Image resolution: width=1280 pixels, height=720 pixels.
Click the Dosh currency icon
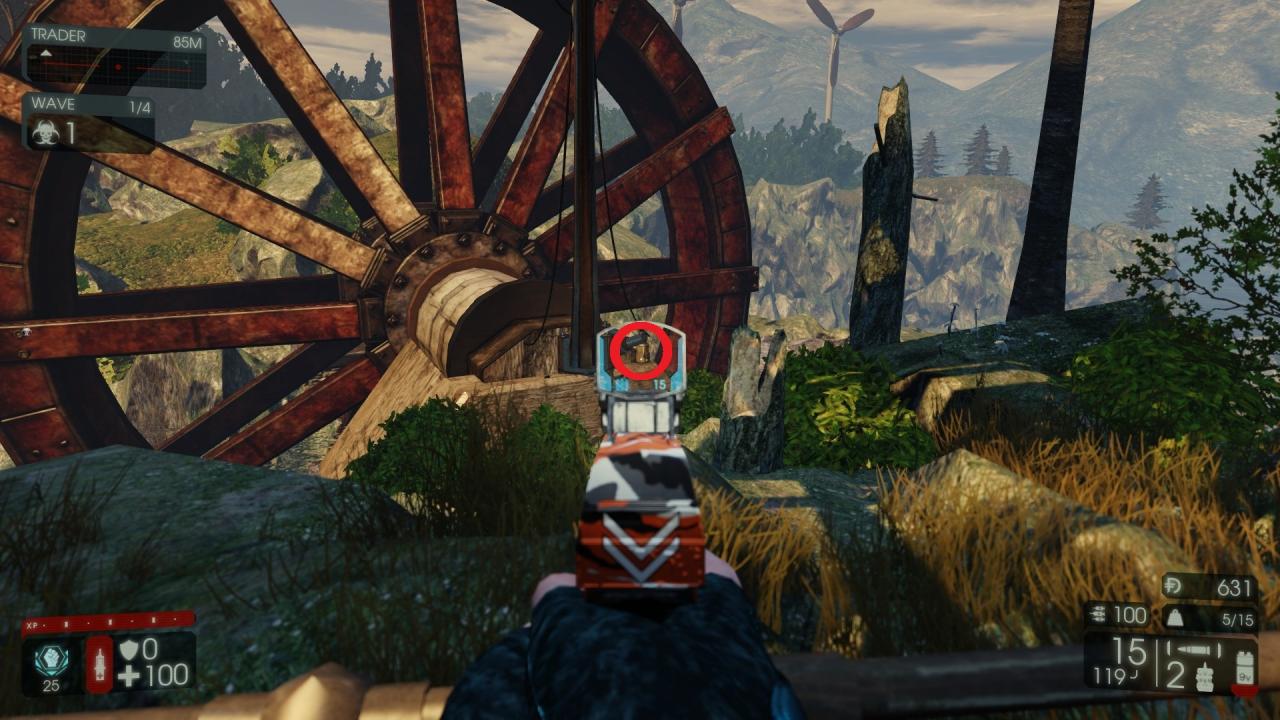(x=1176, y=587)
